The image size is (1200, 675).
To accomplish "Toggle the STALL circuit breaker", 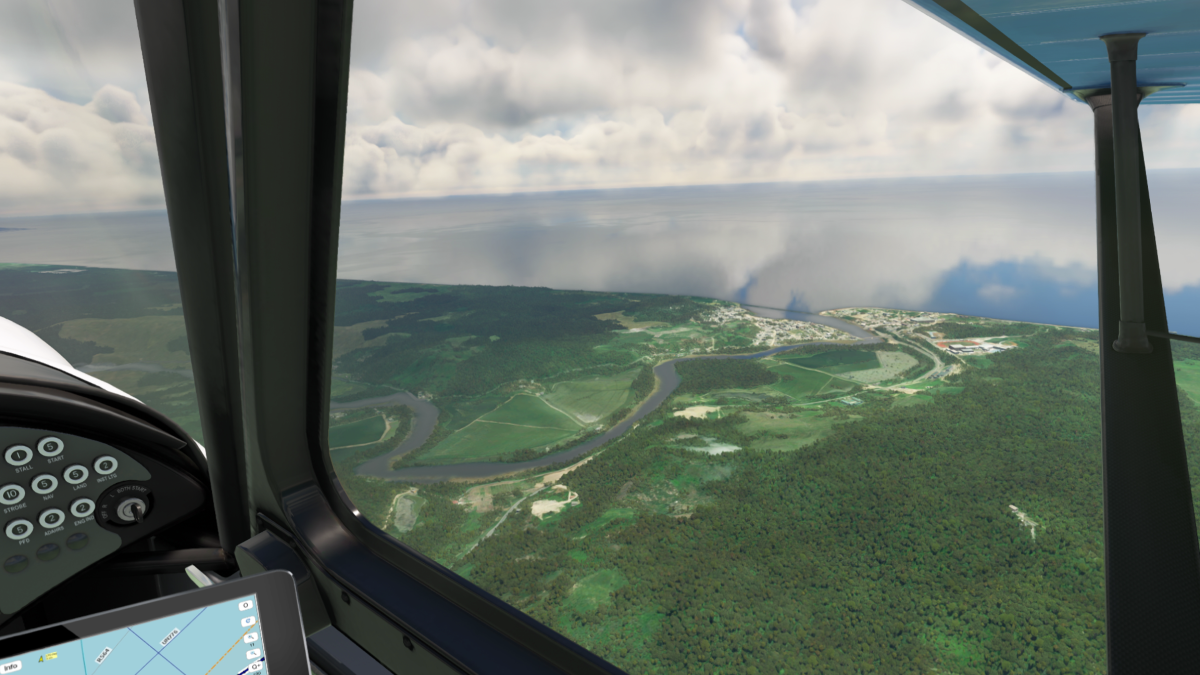I will coord(18,456).
